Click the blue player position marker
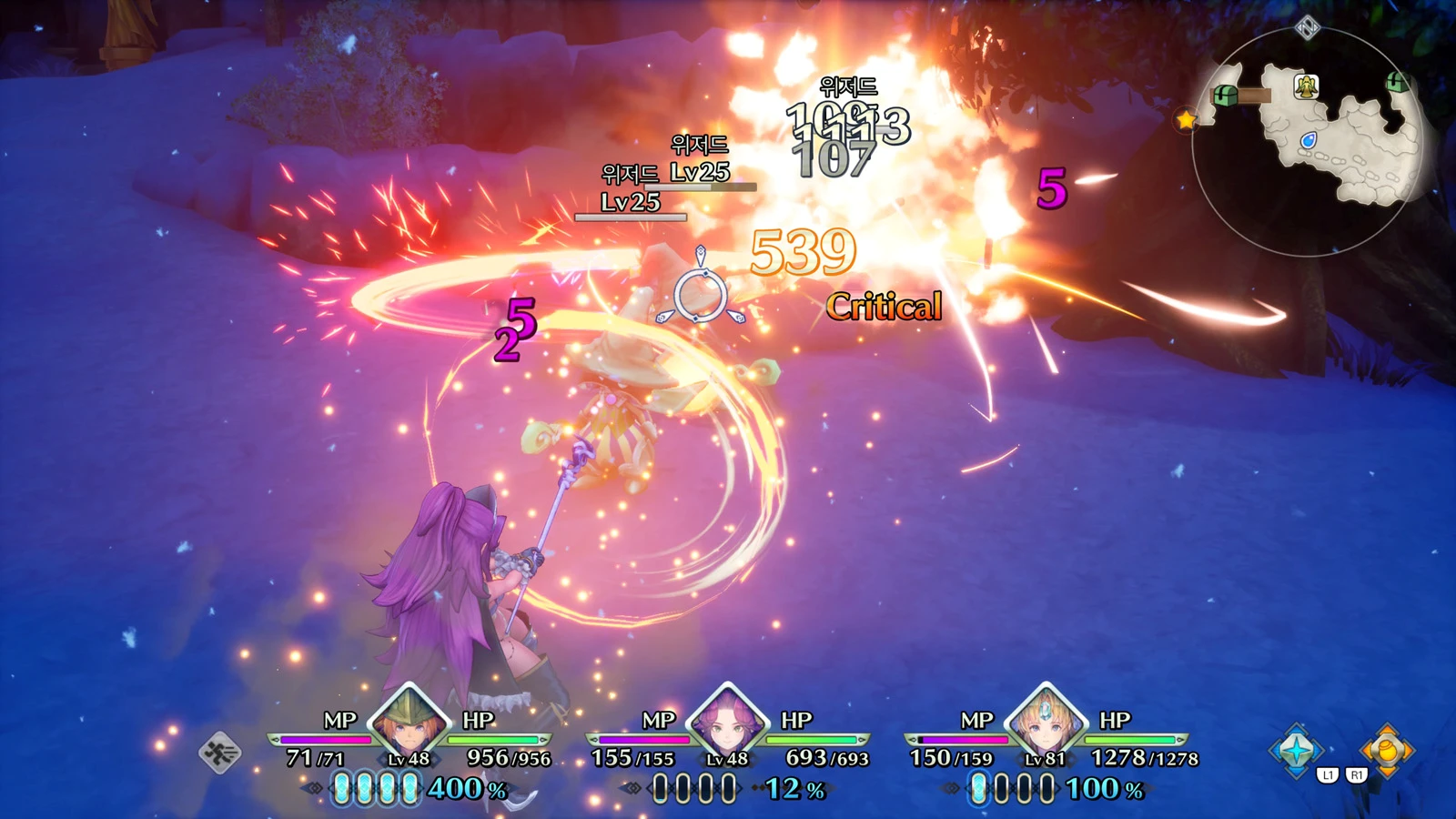The width and height of the screenshot is (1456, 819). click(x=1308, y=141)
